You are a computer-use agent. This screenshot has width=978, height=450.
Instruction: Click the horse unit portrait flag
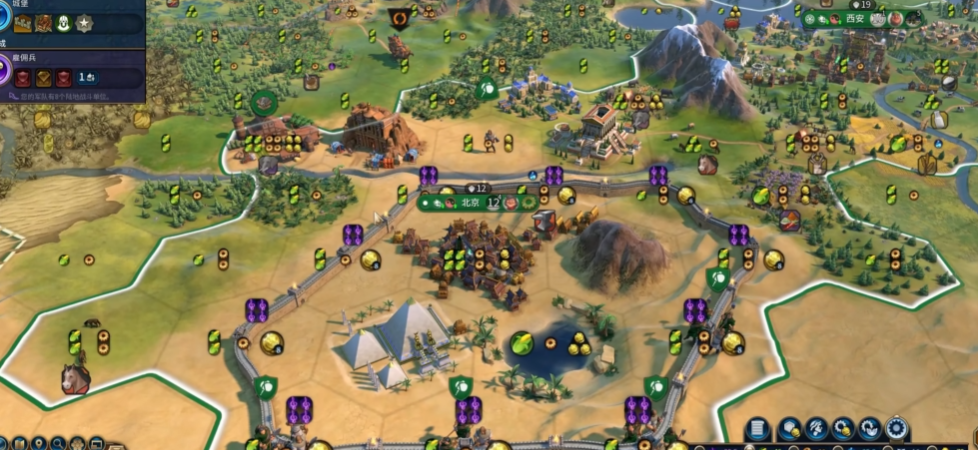coord(75,378)
